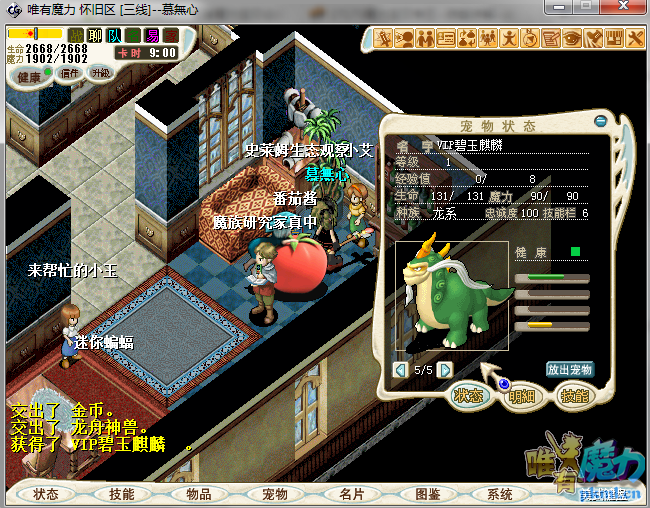Click the 信件 mail button
The height and width of the screenshot is (508, 650).
coord(70,73)
